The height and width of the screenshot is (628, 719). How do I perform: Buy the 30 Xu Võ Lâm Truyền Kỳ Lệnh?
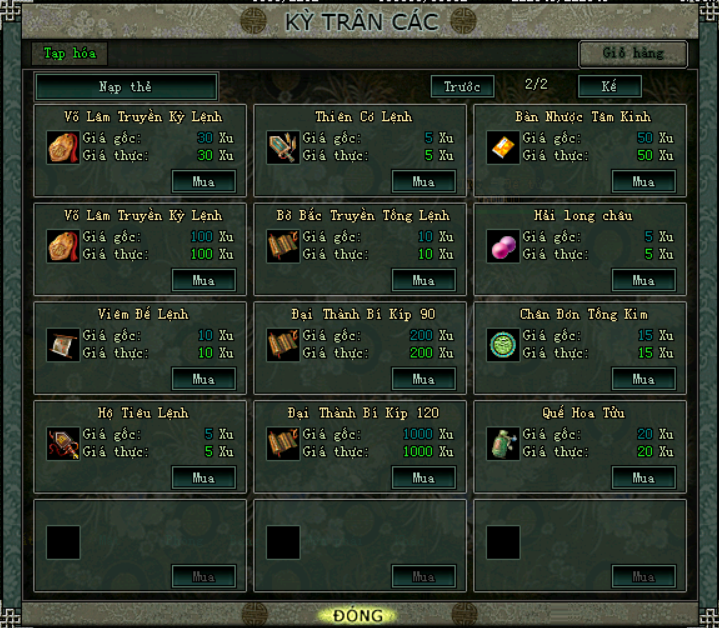(x=204, y=182)
